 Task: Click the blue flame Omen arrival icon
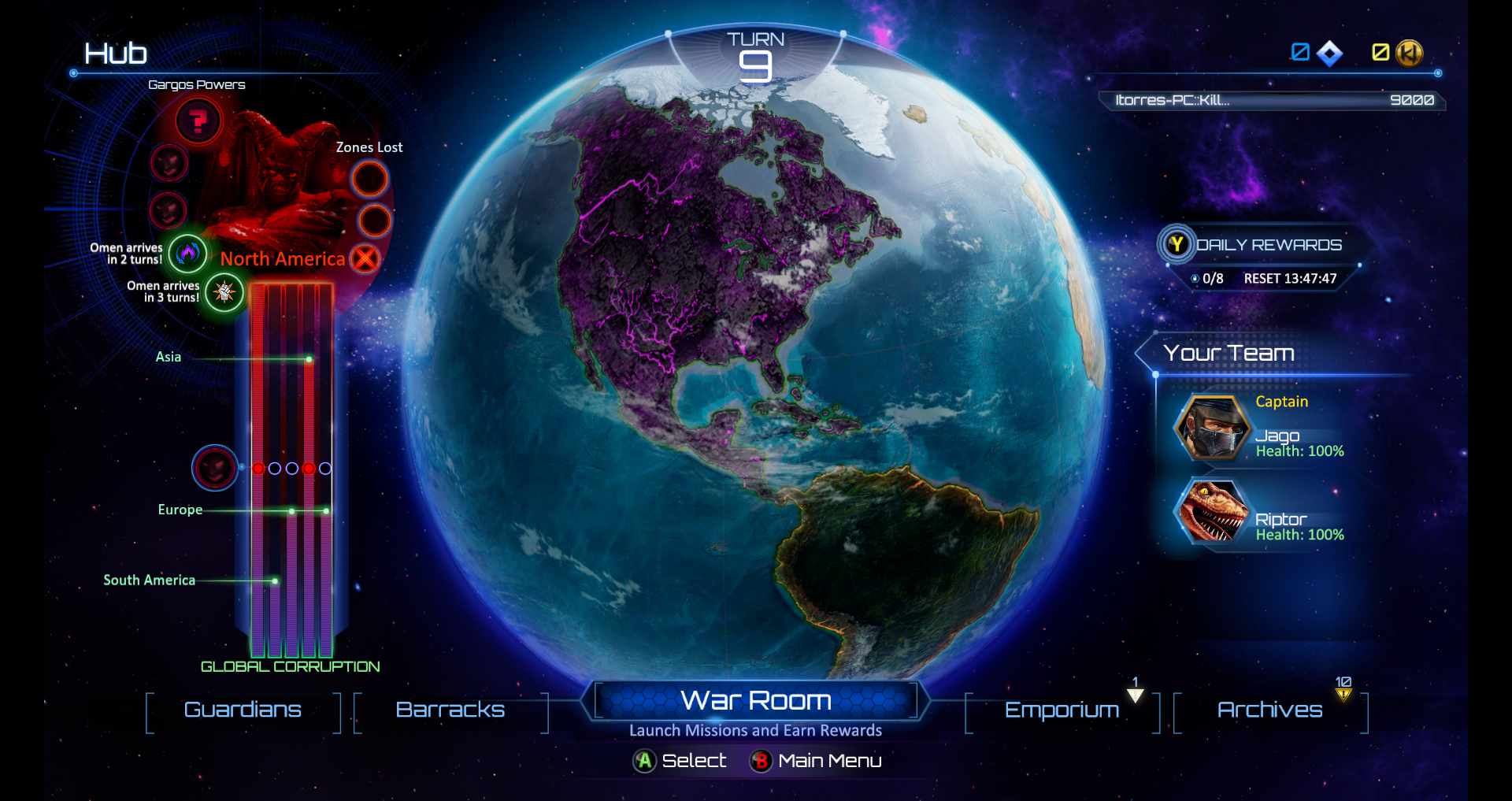pos(187,253)
